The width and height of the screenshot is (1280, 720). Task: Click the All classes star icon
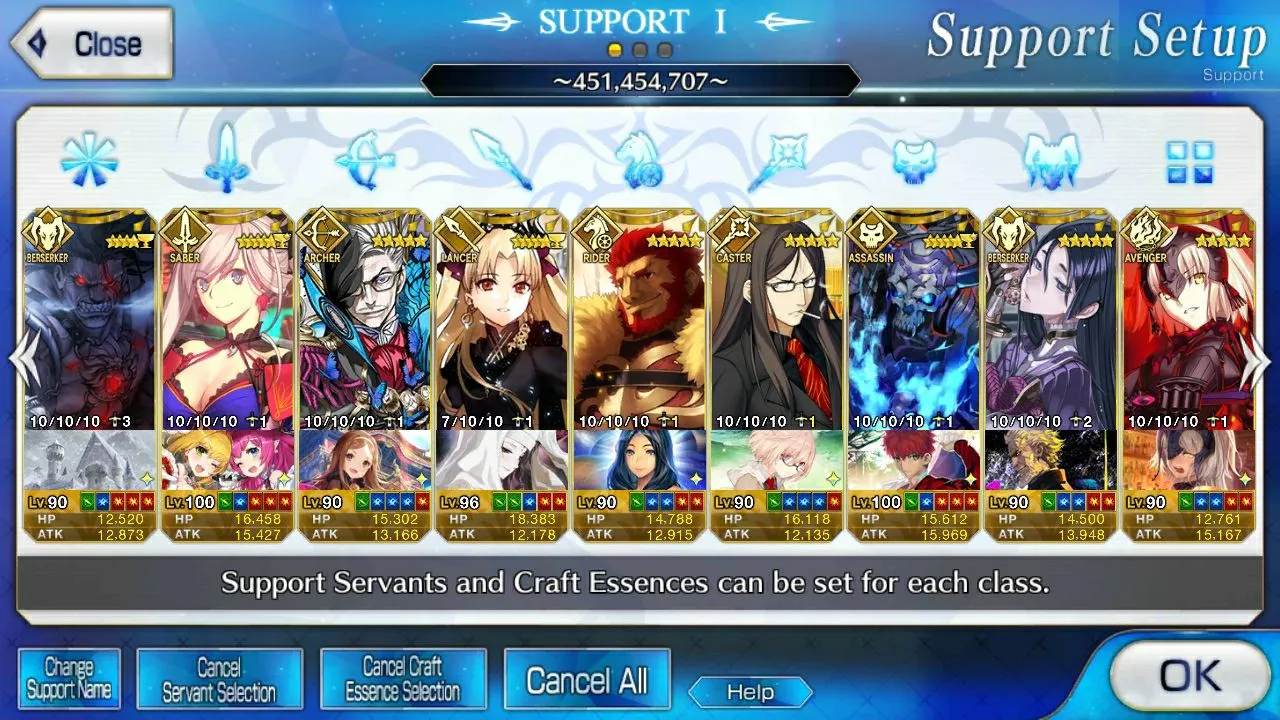click(89, 160)
